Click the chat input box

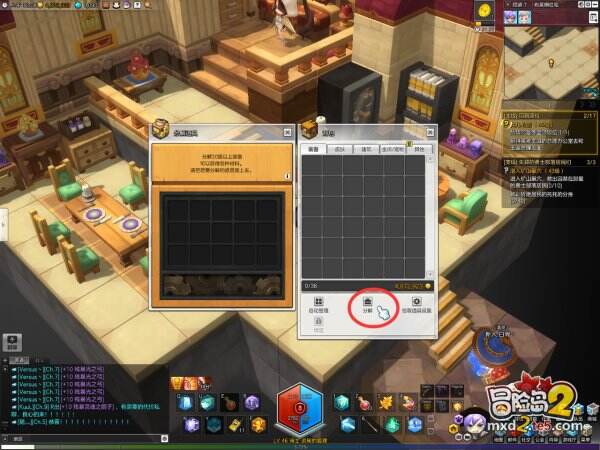[x=80, y=437]
